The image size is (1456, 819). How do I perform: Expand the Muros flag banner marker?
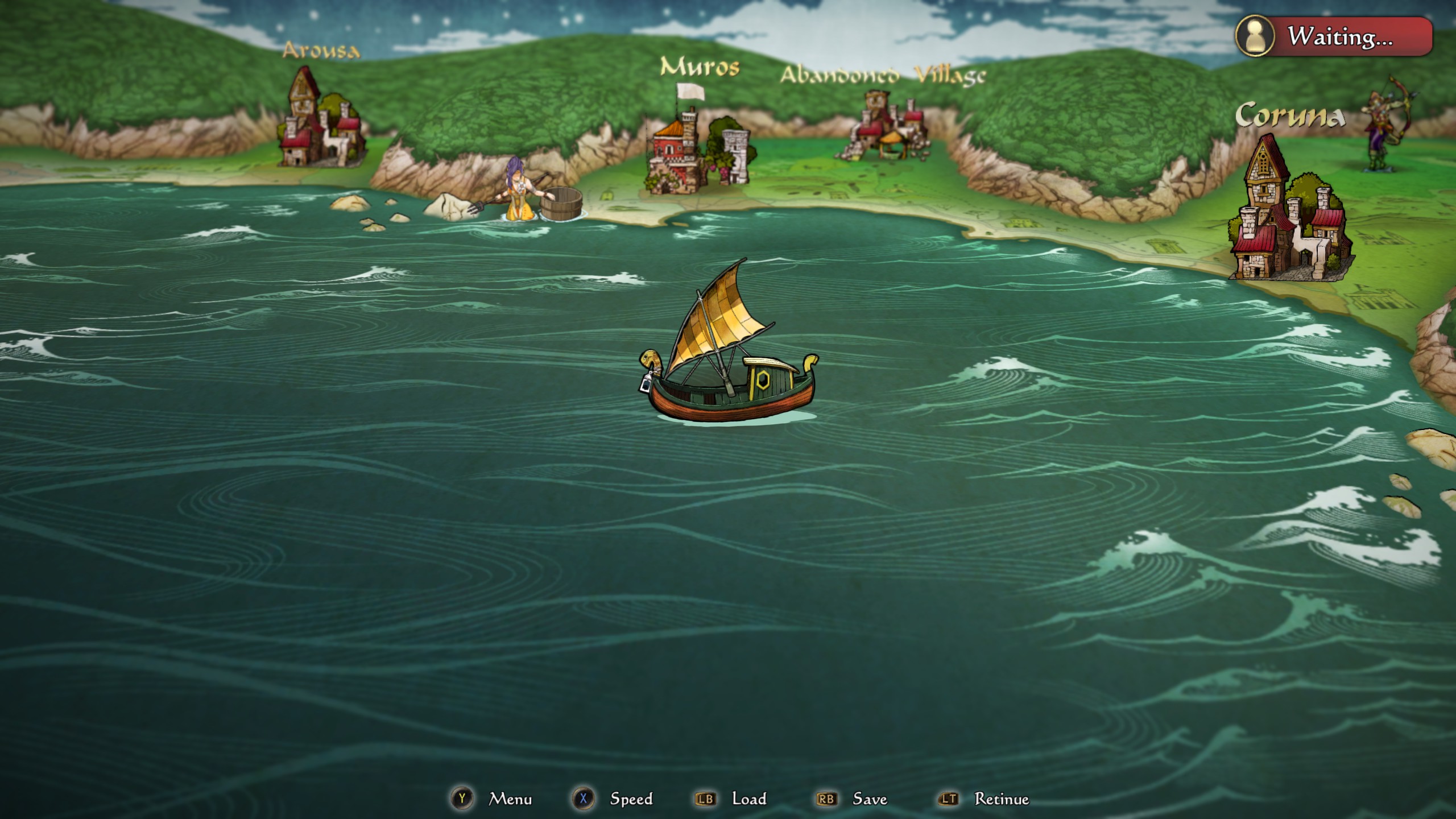click(691, 91)
